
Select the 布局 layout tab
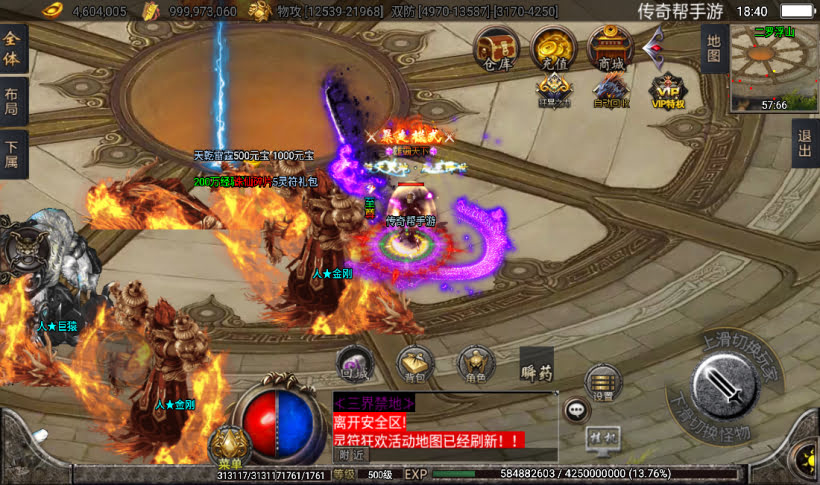tap(13, 101)
